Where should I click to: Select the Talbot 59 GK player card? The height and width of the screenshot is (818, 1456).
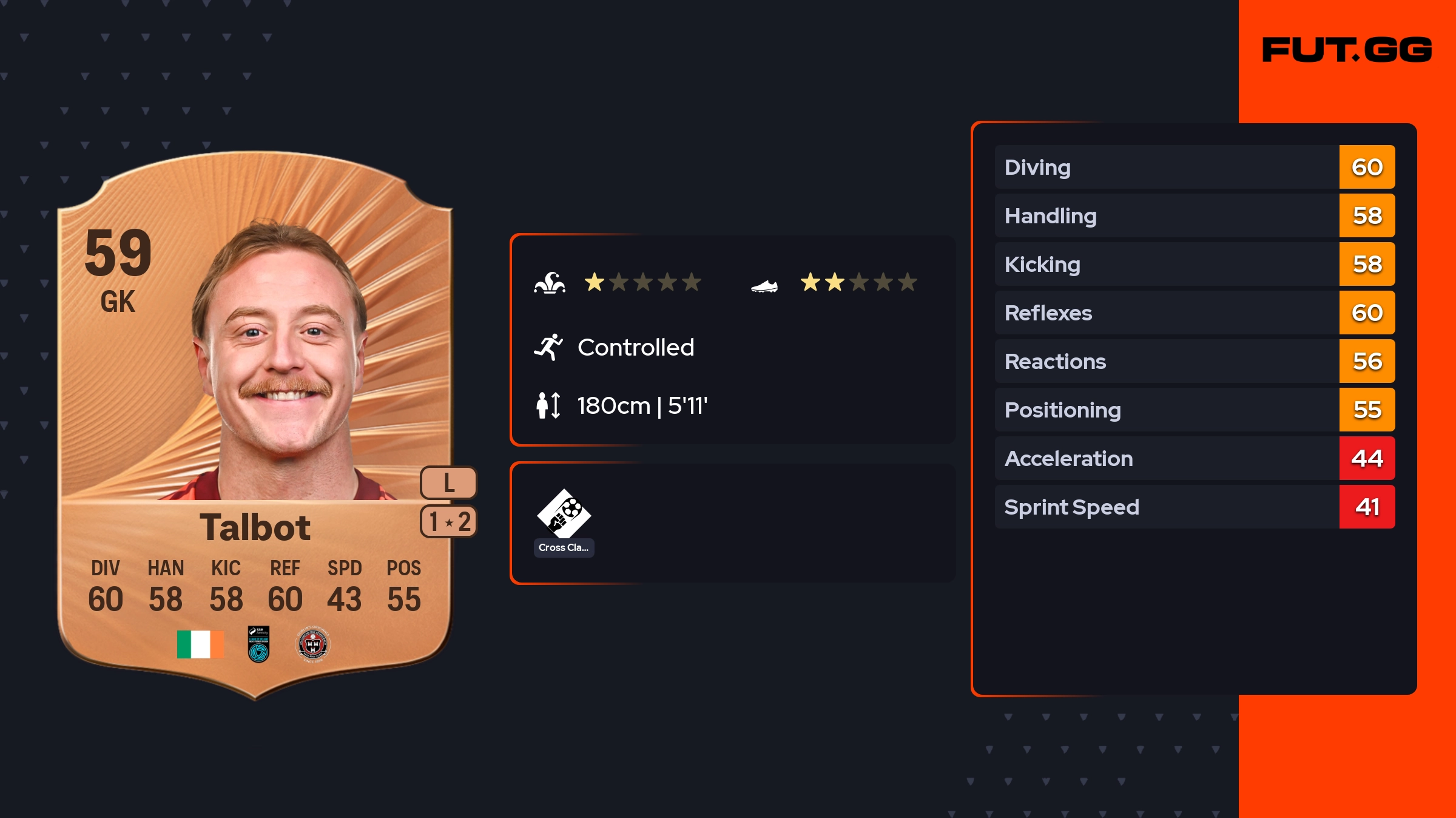(x=255, y=425)
